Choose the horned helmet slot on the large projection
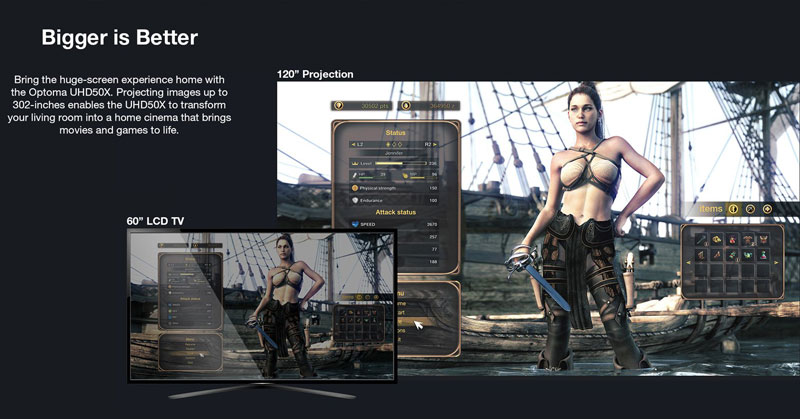 pos(761,239)
